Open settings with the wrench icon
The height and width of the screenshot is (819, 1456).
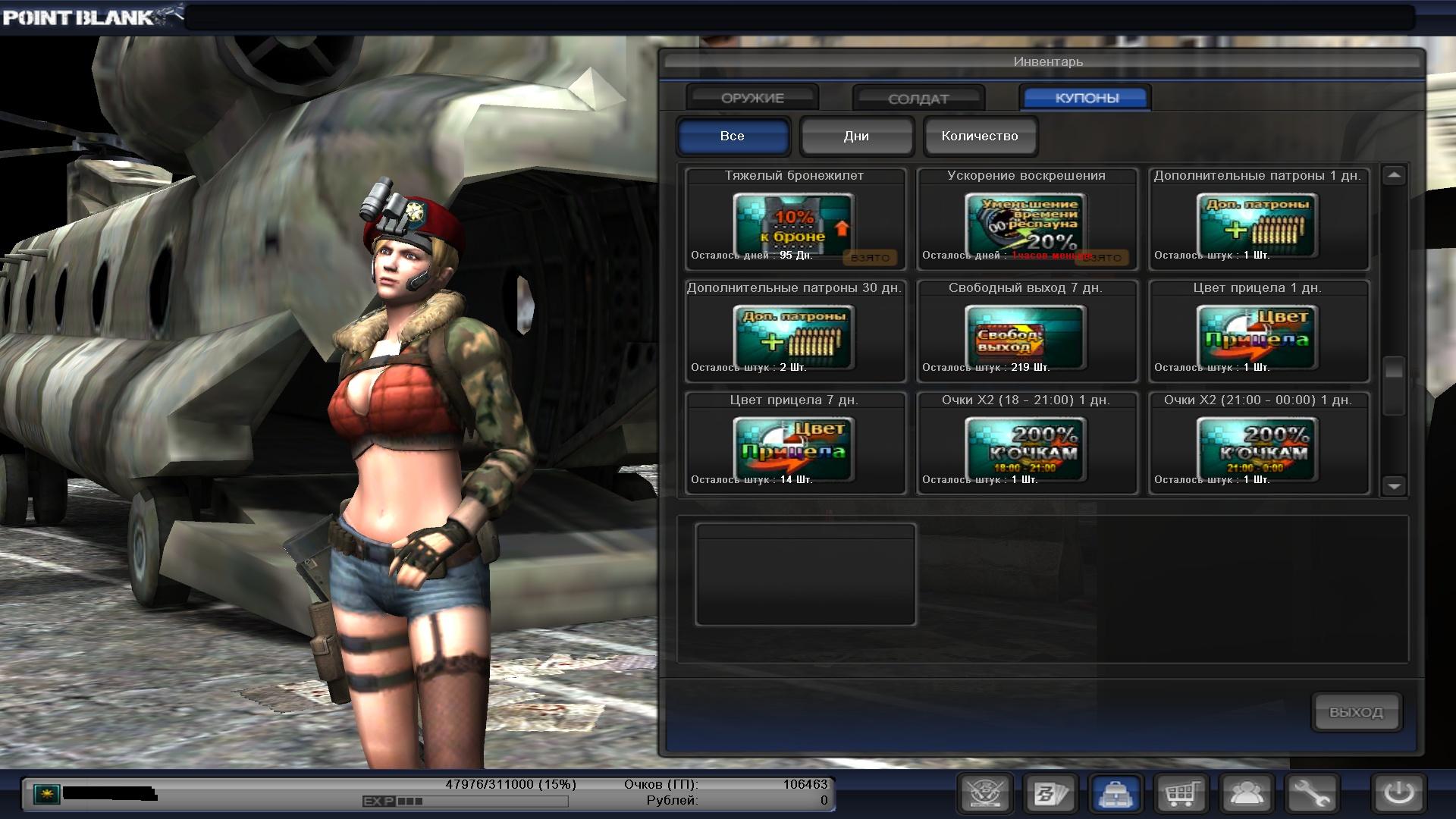1313,794
